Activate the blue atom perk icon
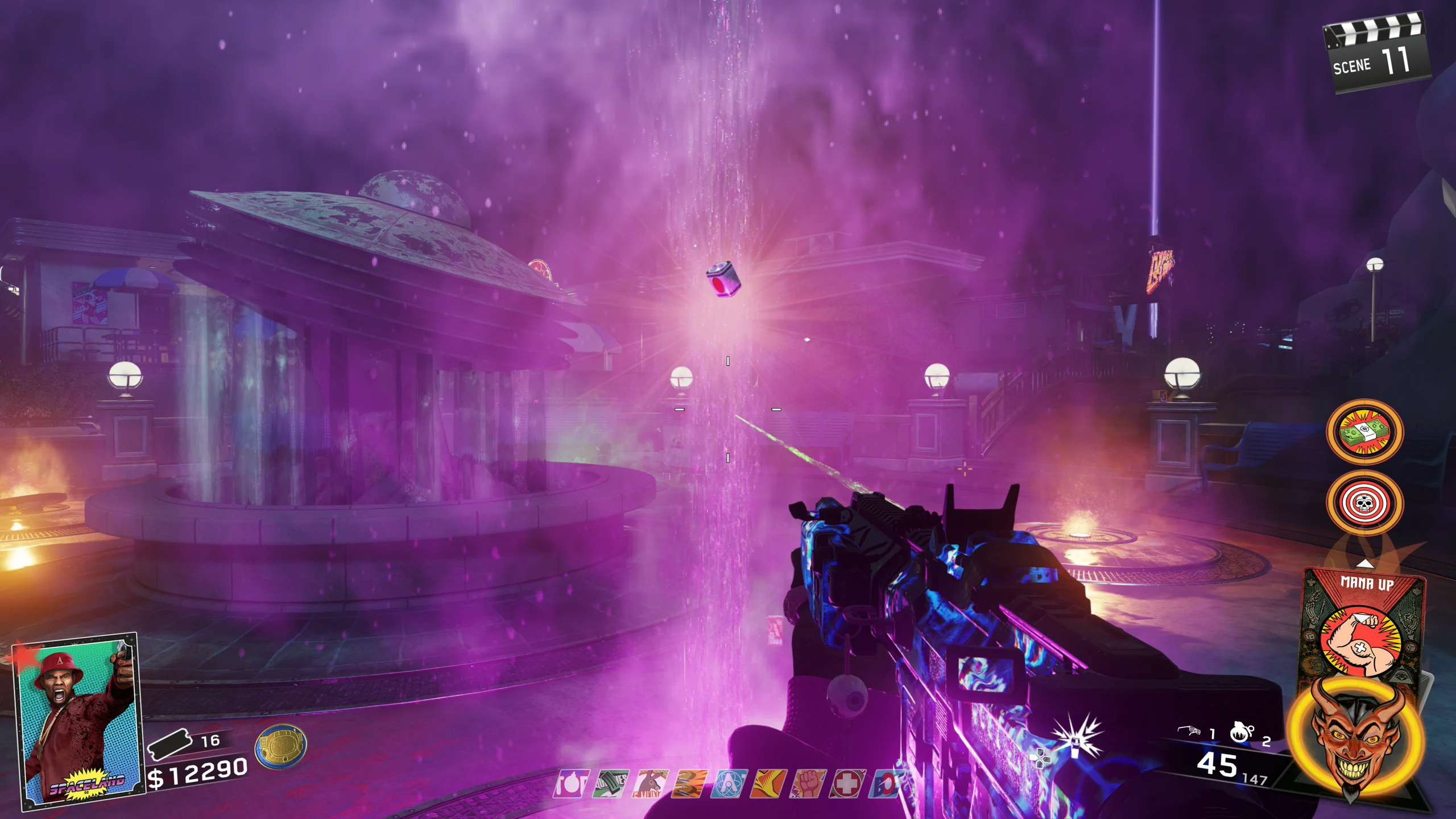This screenshot has height=819, width=1456. 729,784
